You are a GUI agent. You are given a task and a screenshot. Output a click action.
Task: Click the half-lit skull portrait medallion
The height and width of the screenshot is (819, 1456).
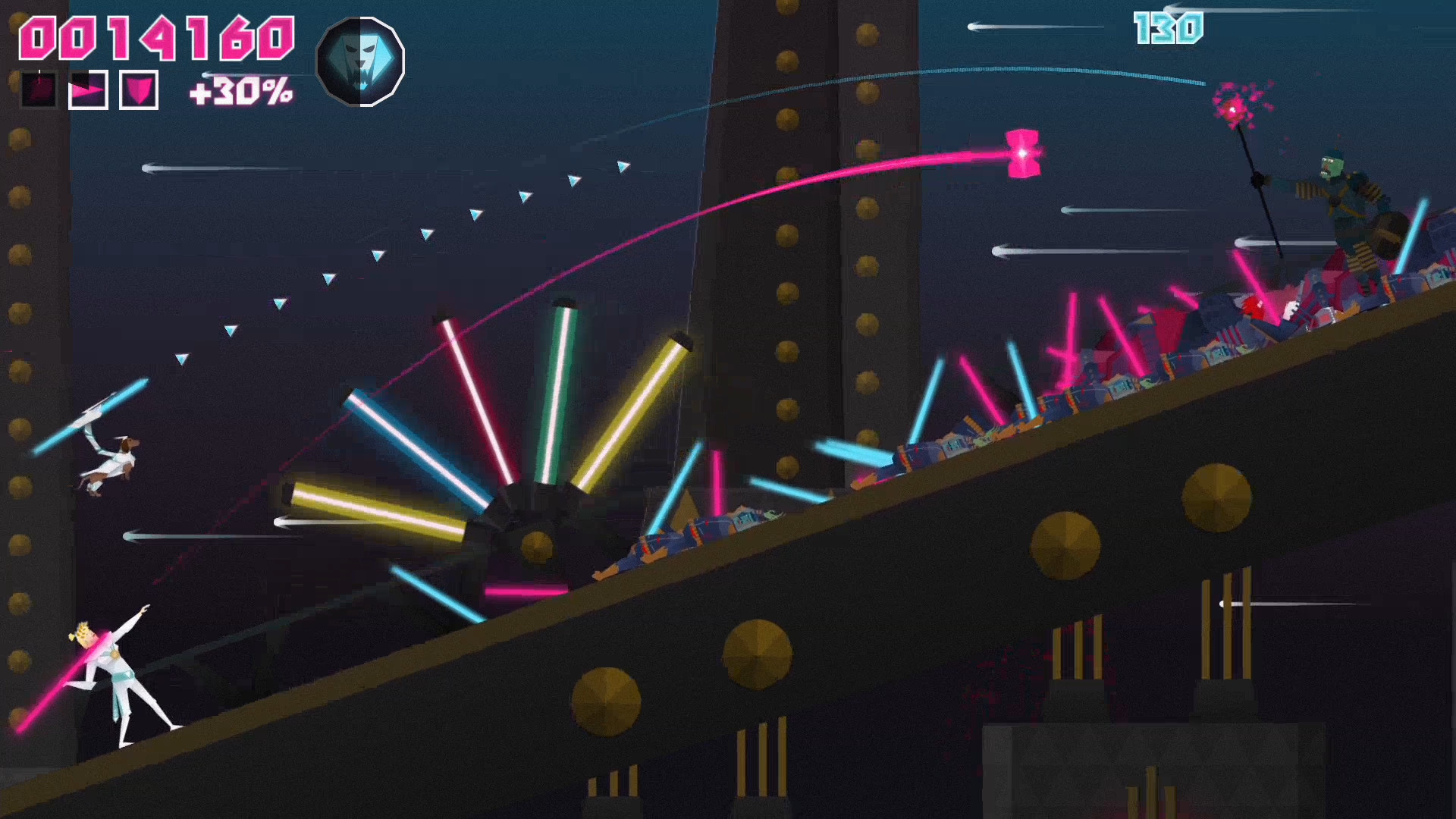point(359,61)
